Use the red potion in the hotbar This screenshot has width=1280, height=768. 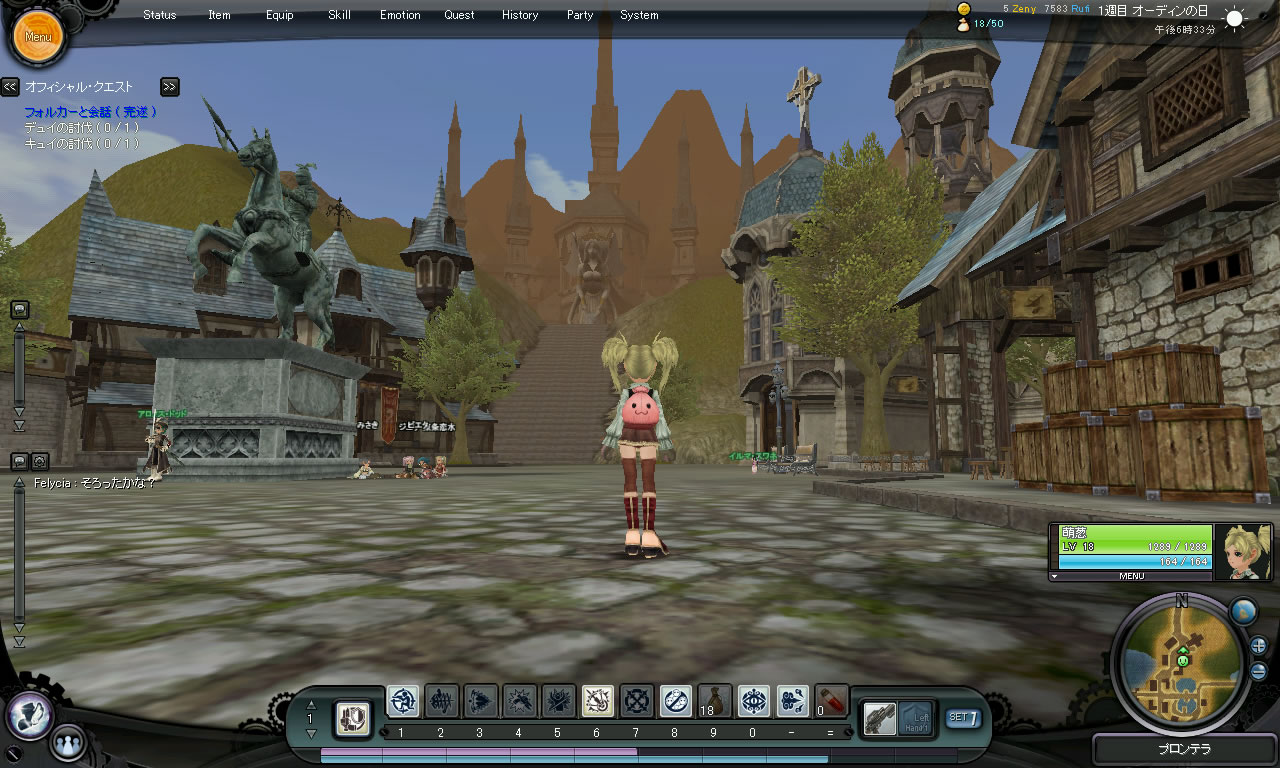coord(832,700)
